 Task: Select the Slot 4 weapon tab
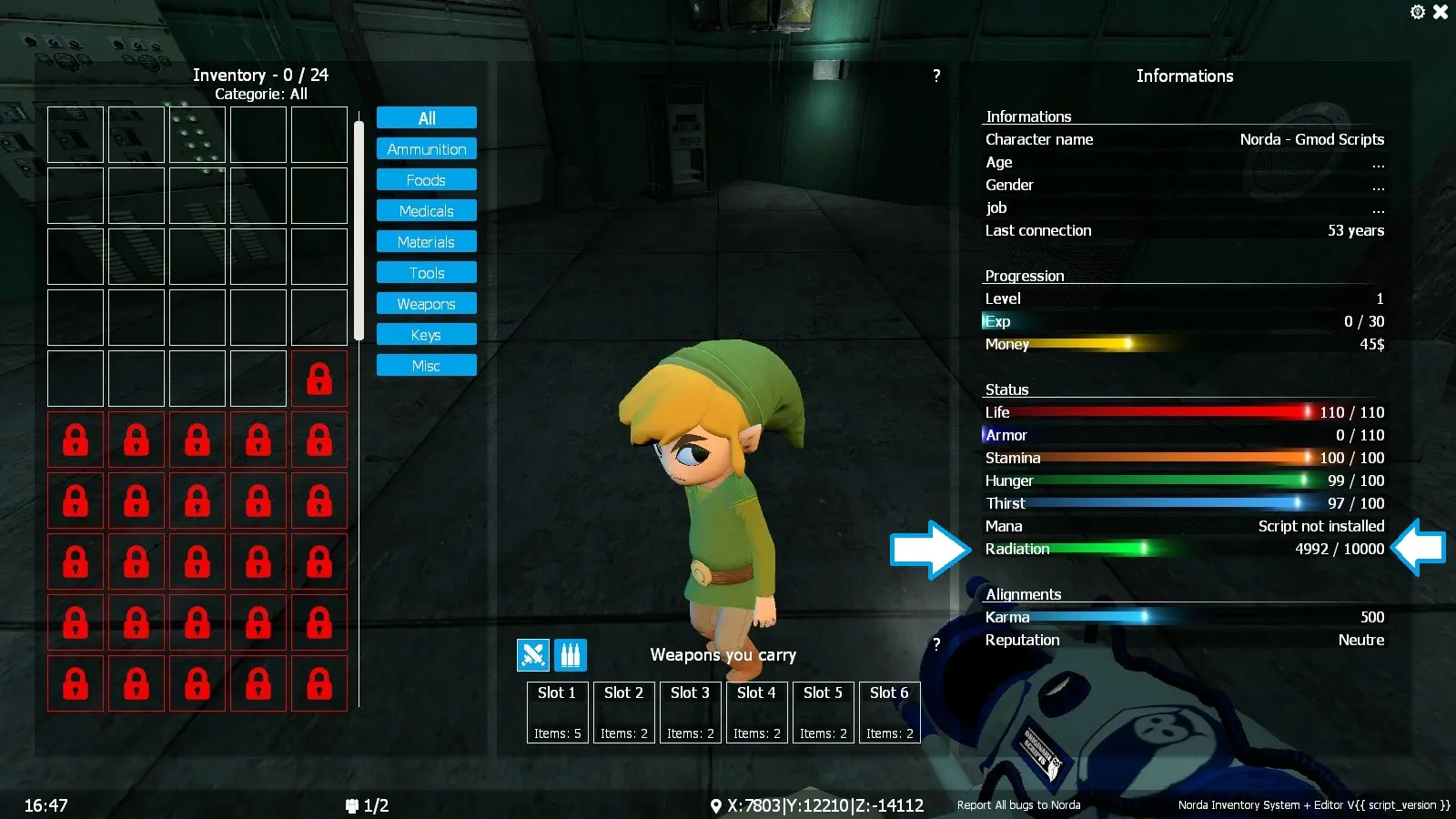tap(756, 712)
